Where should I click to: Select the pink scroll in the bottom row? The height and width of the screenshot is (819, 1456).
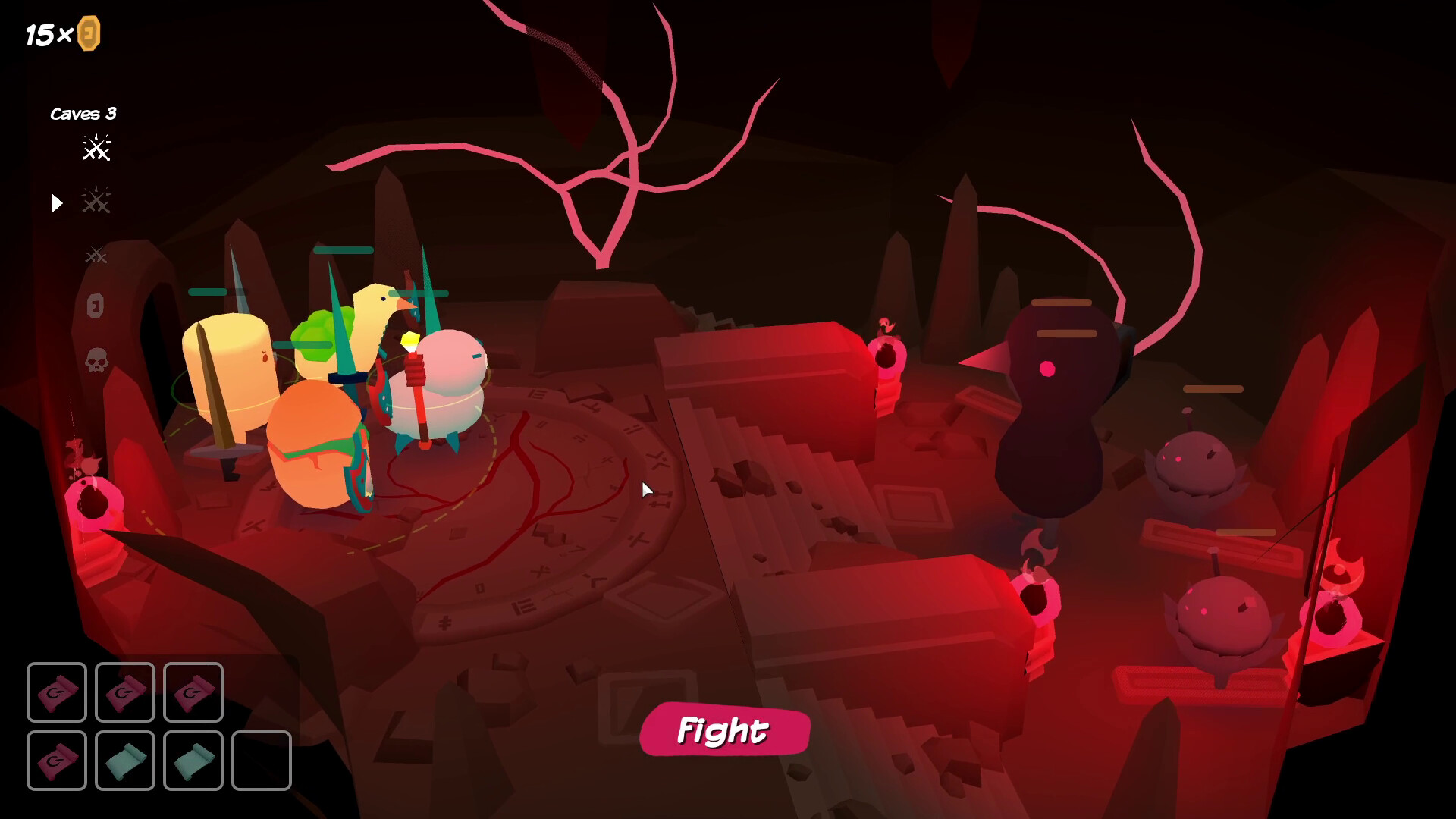click(x=57, y=761)
